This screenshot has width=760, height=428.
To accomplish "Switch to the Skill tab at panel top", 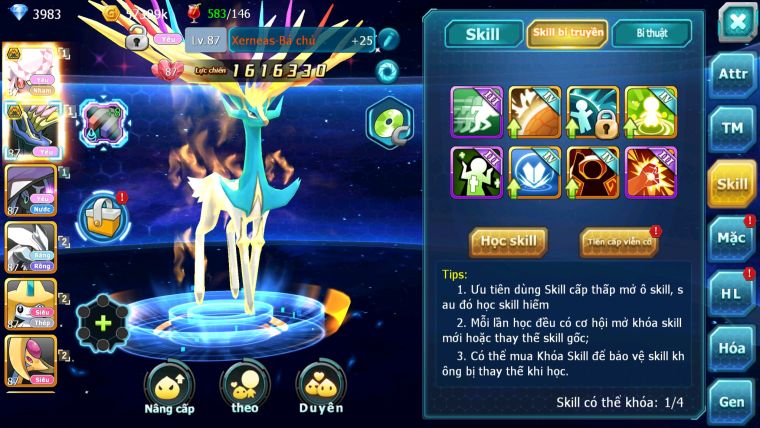I will coord(483,34).
